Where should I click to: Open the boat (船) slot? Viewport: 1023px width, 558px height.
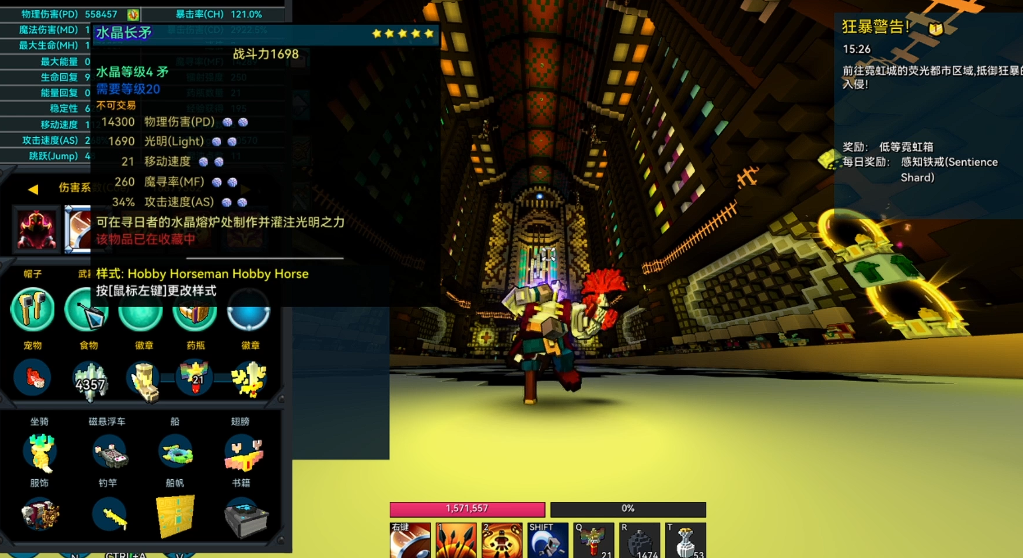pos(176,451)
